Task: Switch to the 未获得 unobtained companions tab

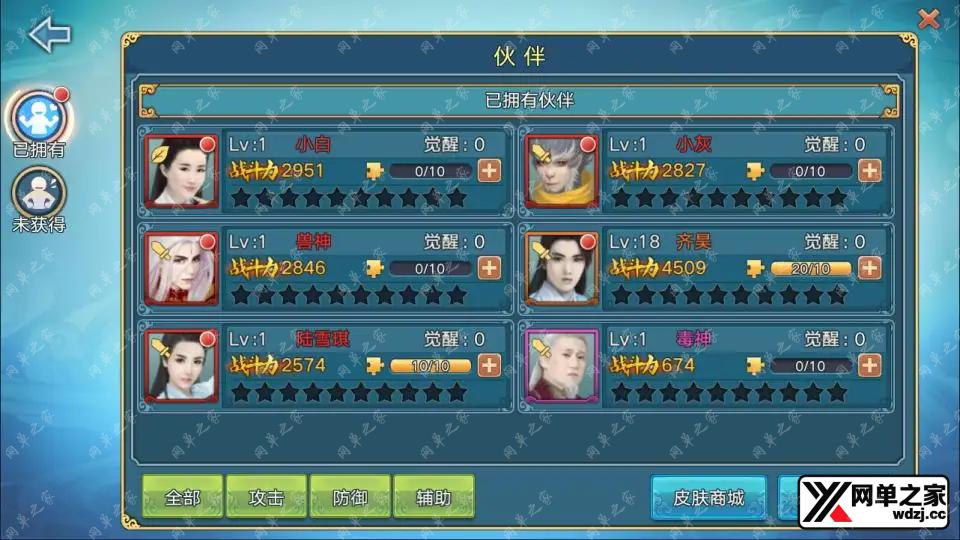Action: pyautogui.click(x=39, y=192)
